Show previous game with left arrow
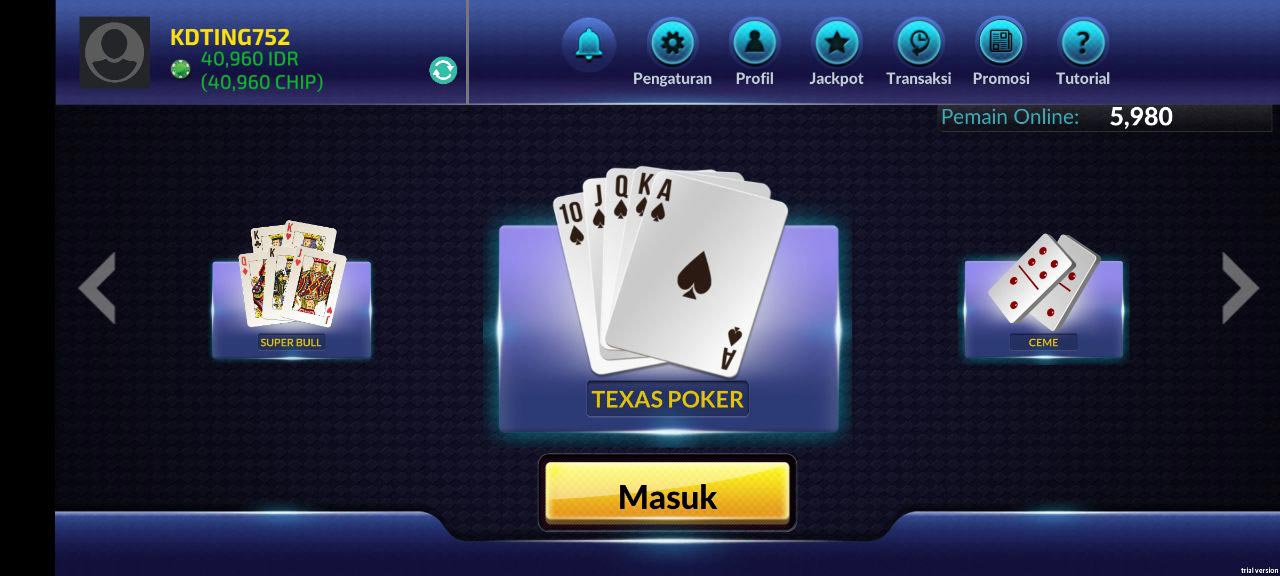The width and height of the screenshot is (1280, 576). pyautogui.click(x=97, y=288)
